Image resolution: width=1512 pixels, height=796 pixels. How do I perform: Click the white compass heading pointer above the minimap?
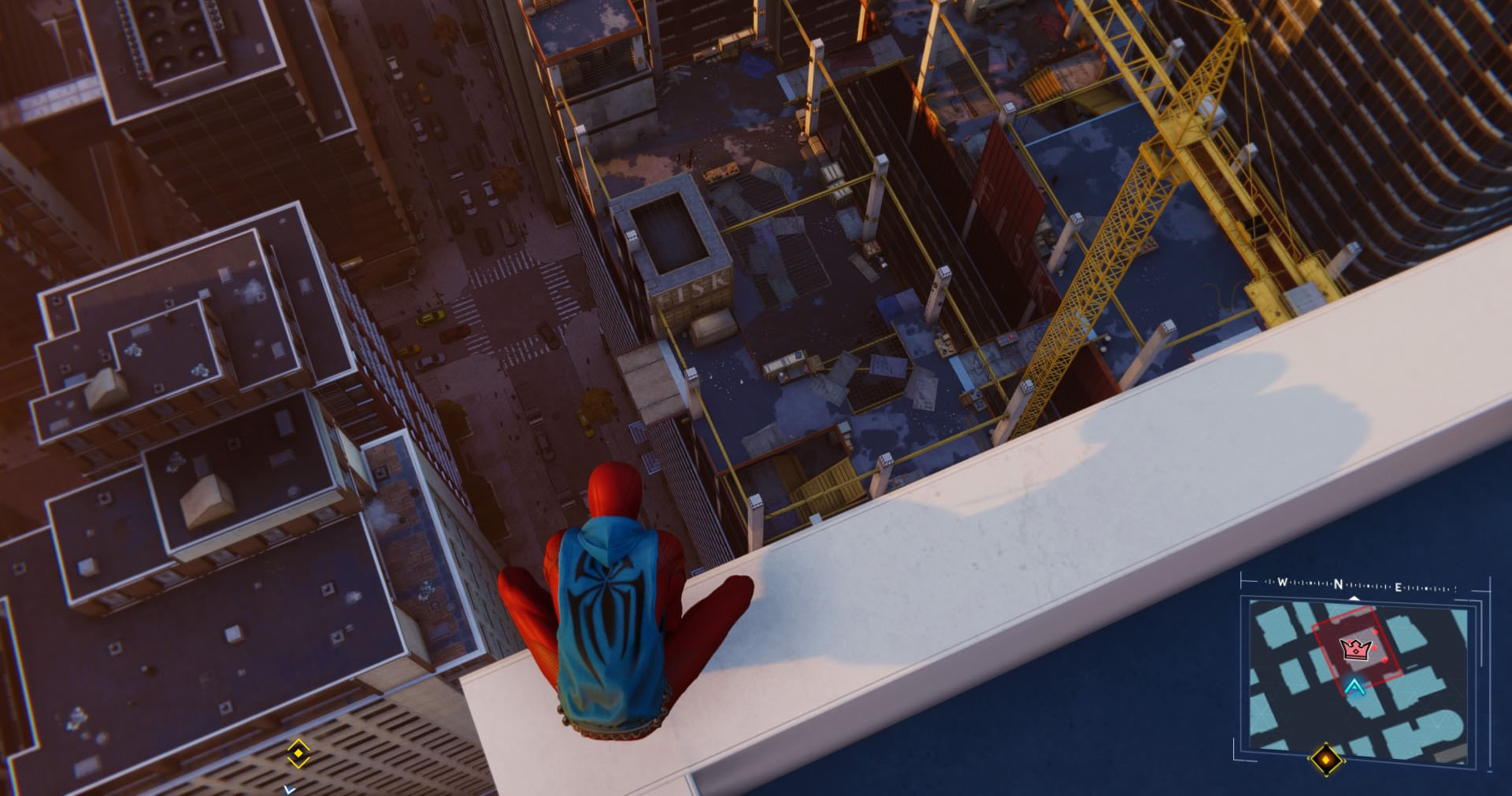click(x=1354, y=598)
